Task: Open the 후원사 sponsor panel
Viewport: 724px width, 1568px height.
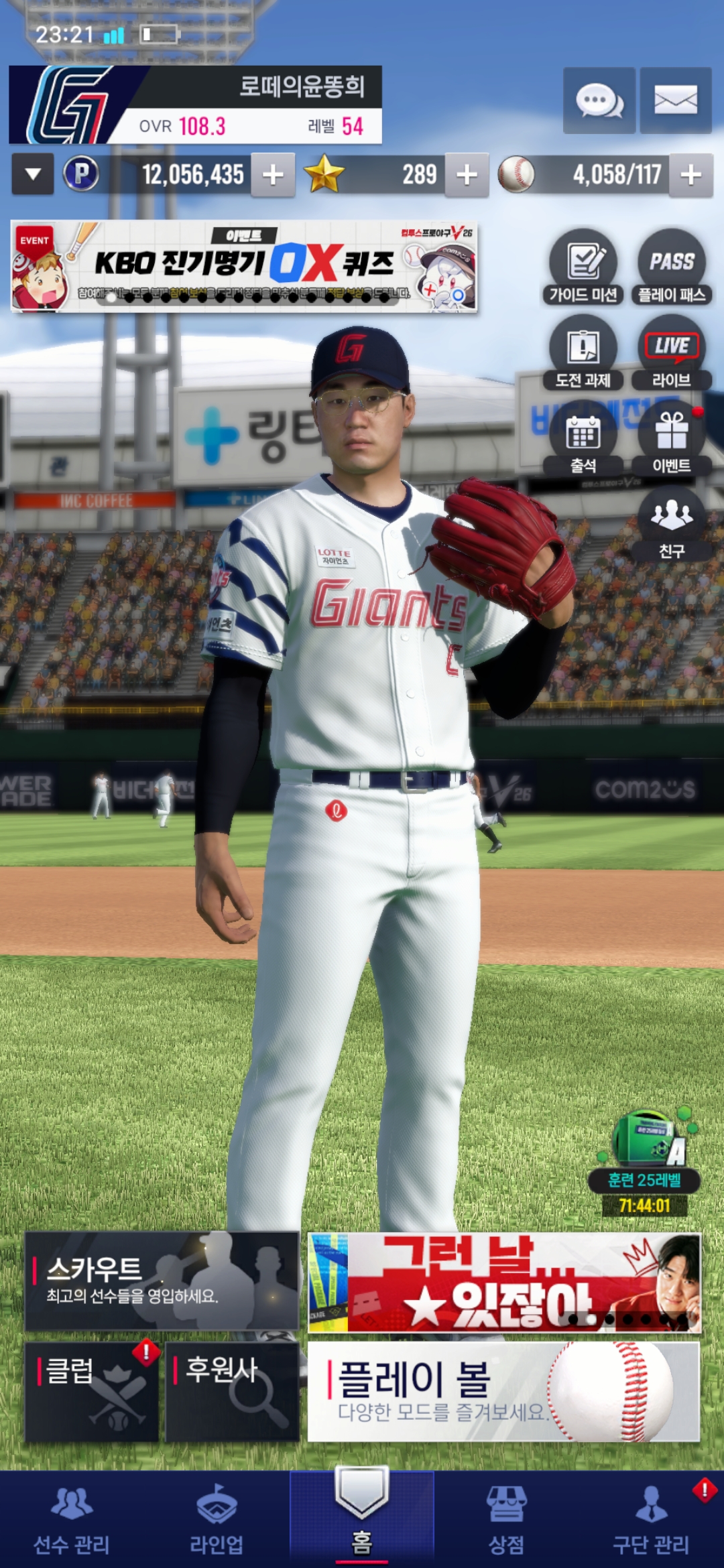Action: (x=232, y=1391)
